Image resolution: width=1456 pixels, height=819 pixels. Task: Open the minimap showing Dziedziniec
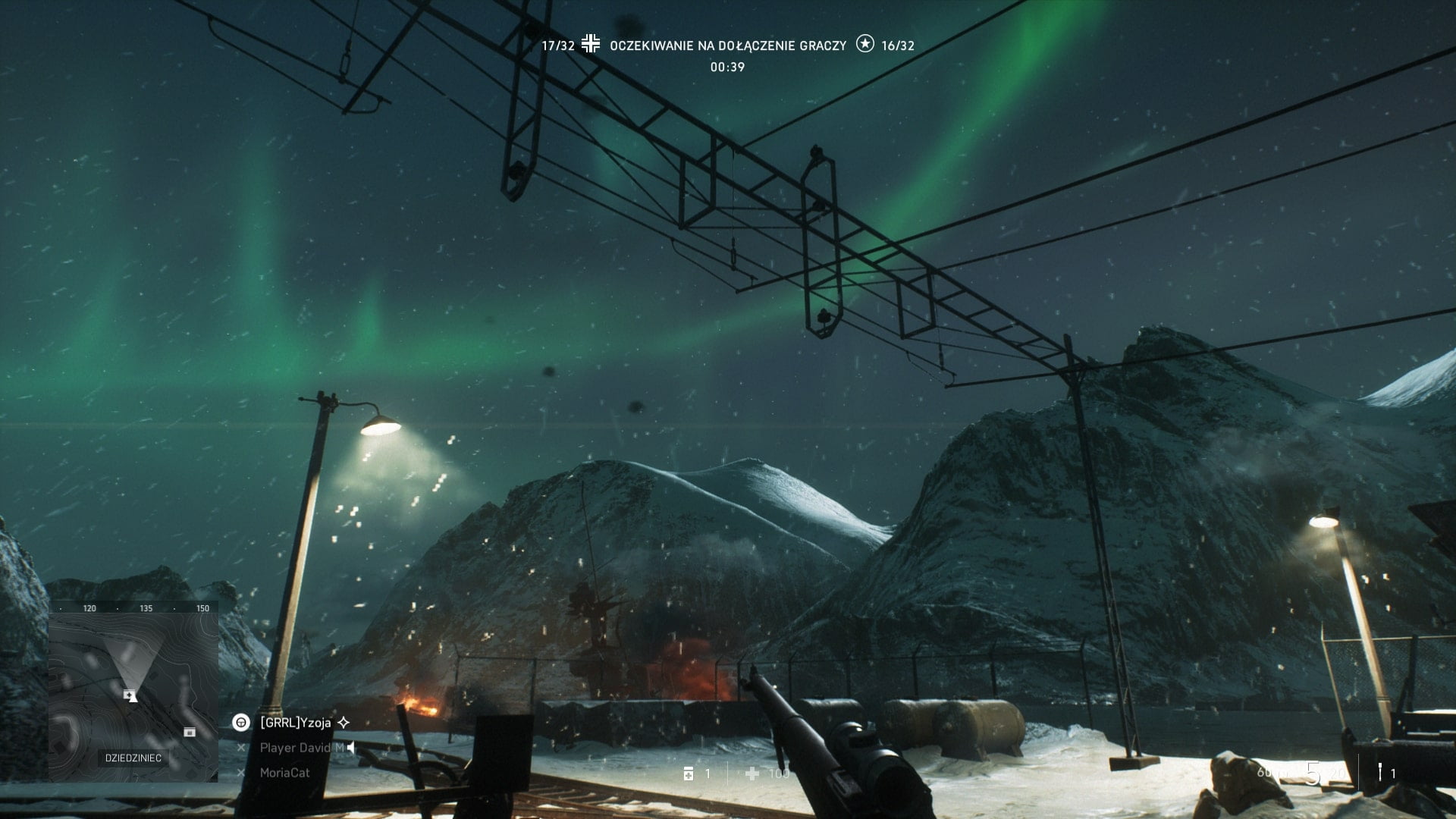tap(133, 692)
